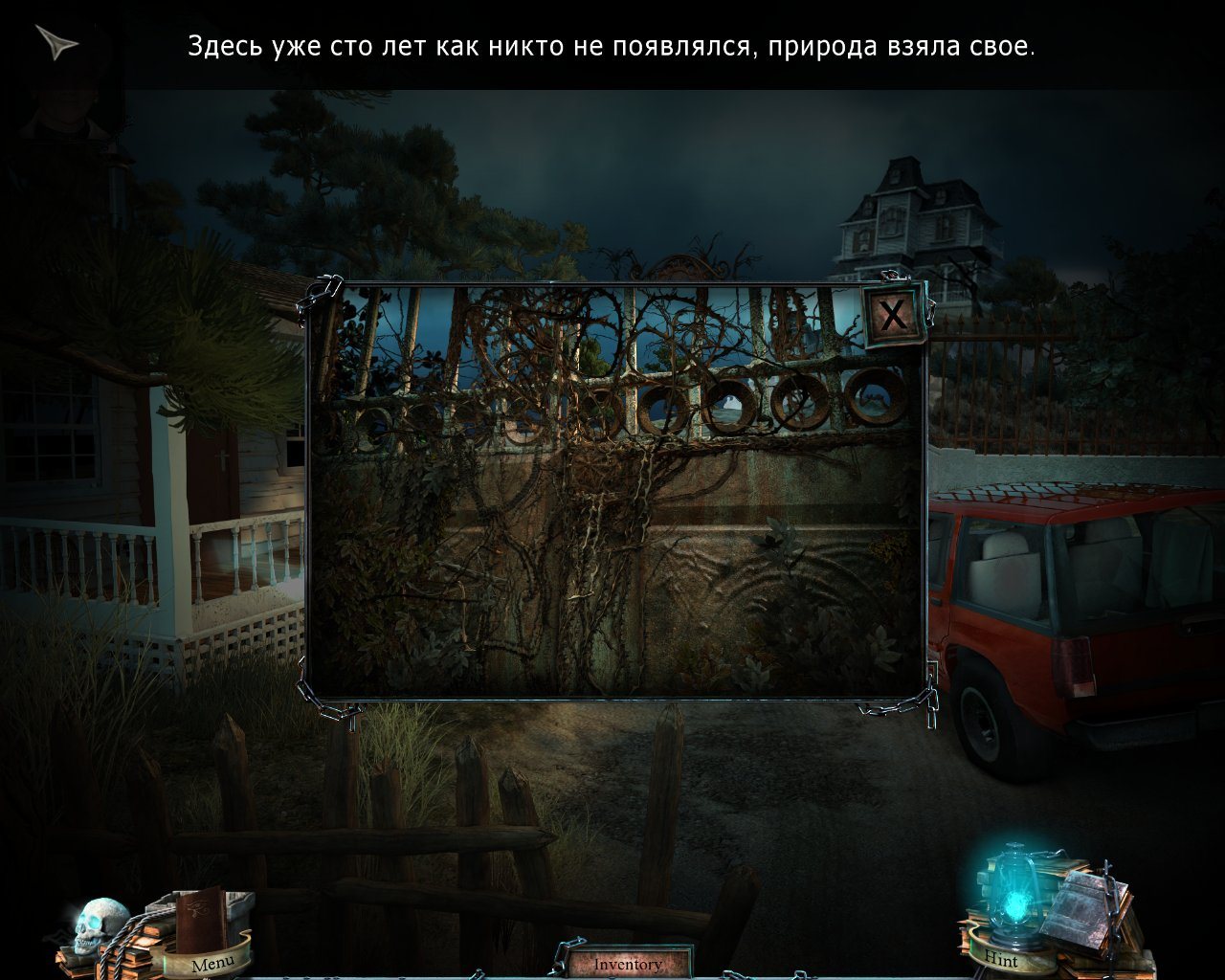Open the Inventory banner at the bottom

[x=629, y=964]
